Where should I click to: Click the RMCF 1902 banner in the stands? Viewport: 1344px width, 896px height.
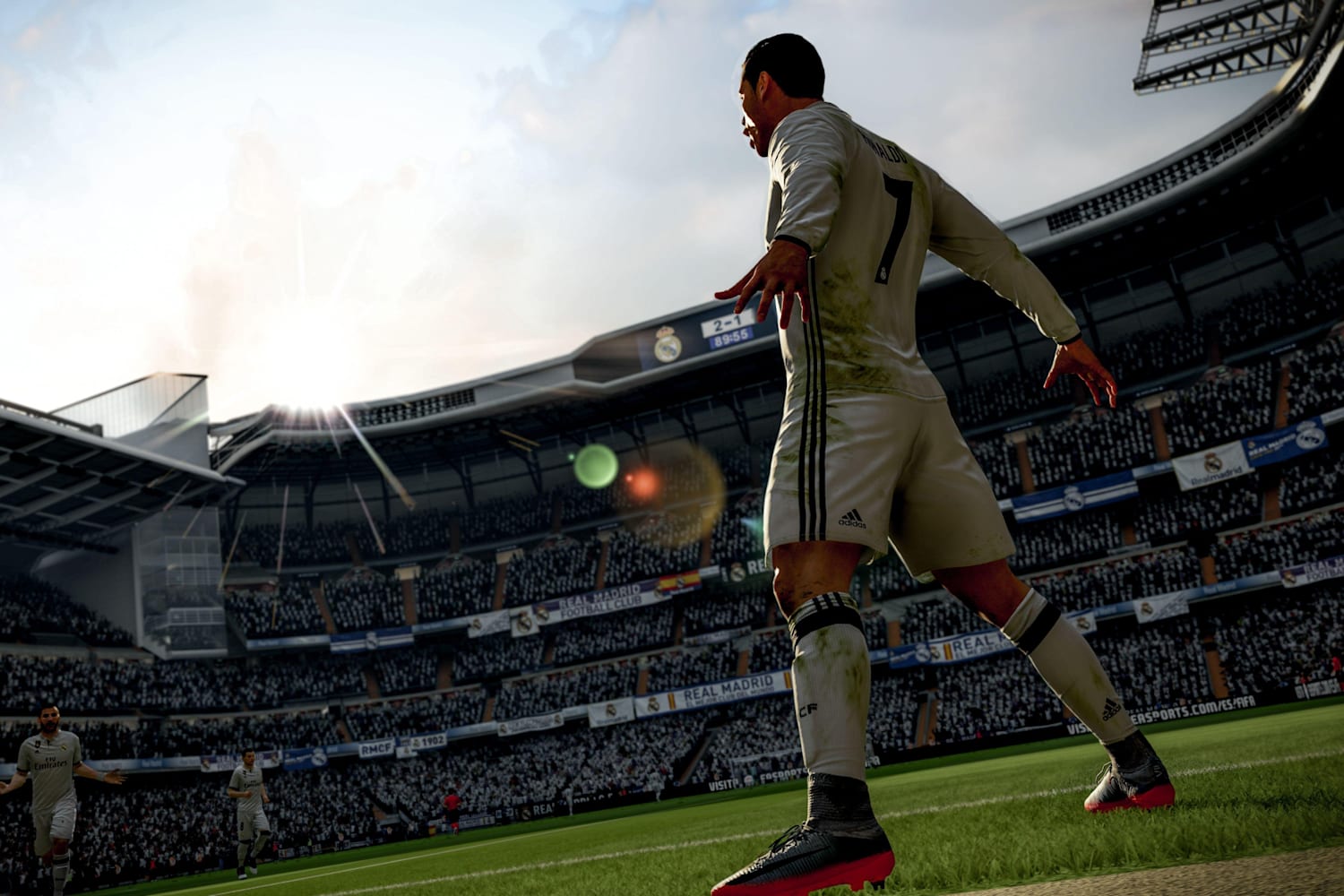coord(412,742)
